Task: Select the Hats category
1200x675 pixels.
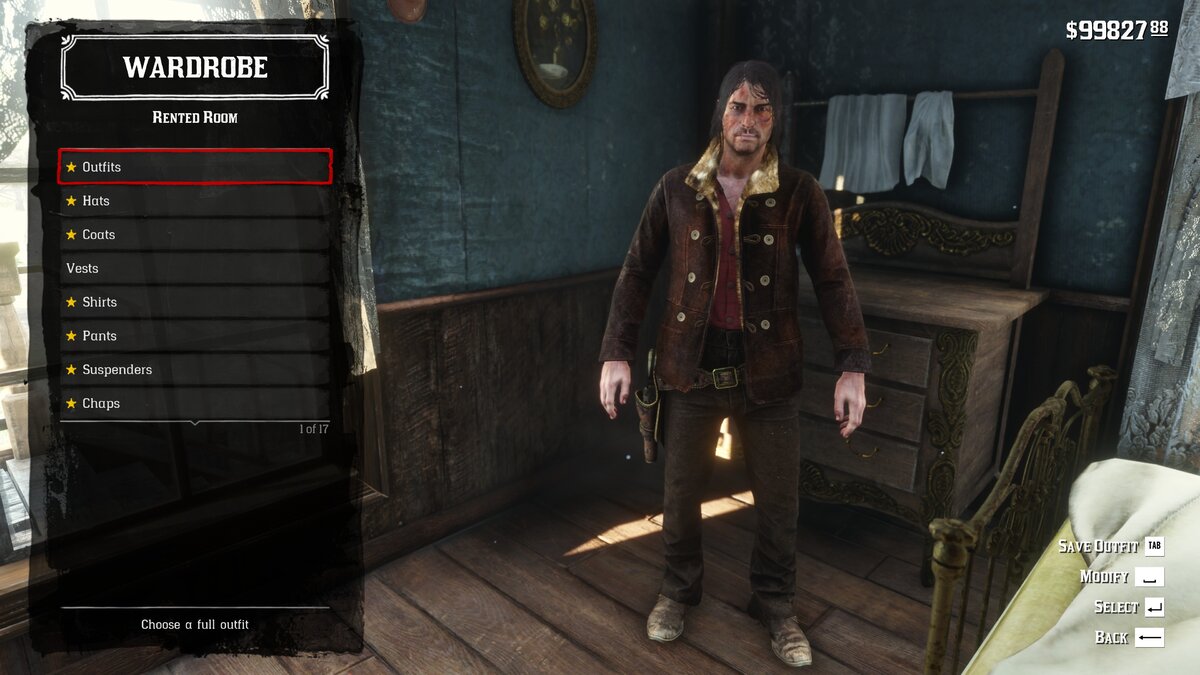Action: pos(195,201)
